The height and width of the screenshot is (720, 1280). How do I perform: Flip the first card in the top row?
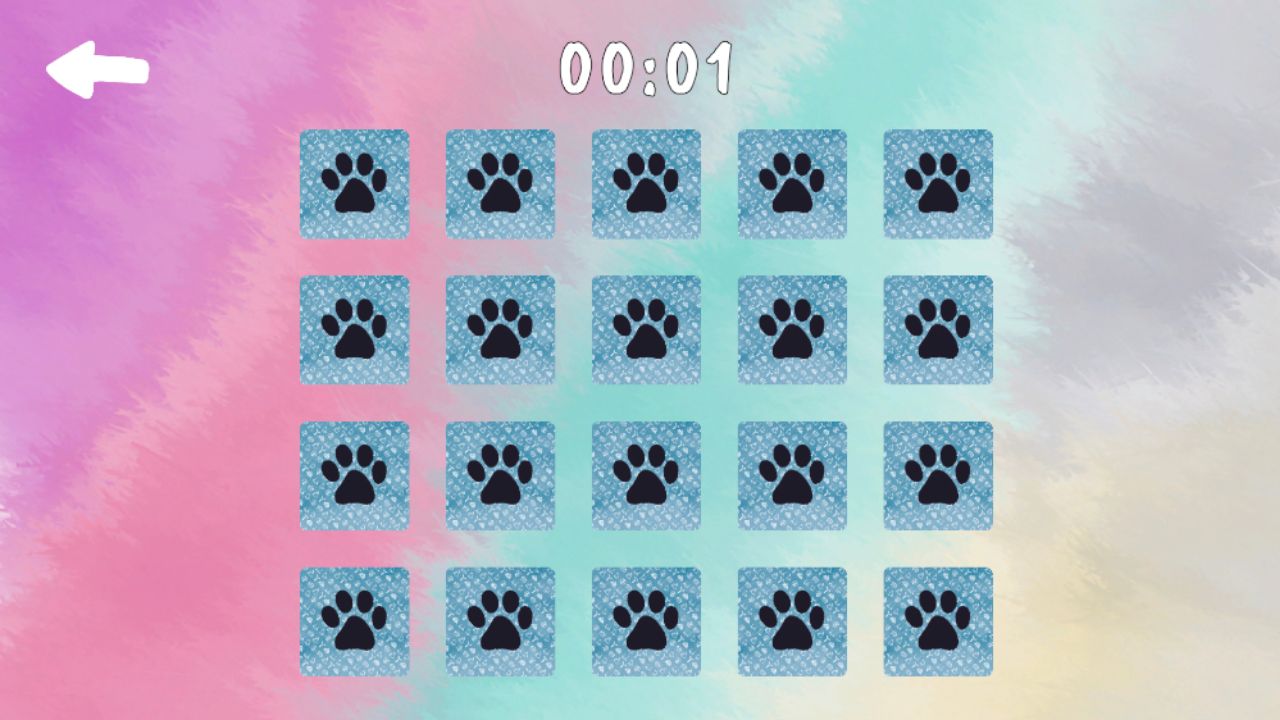pos(355,185)
